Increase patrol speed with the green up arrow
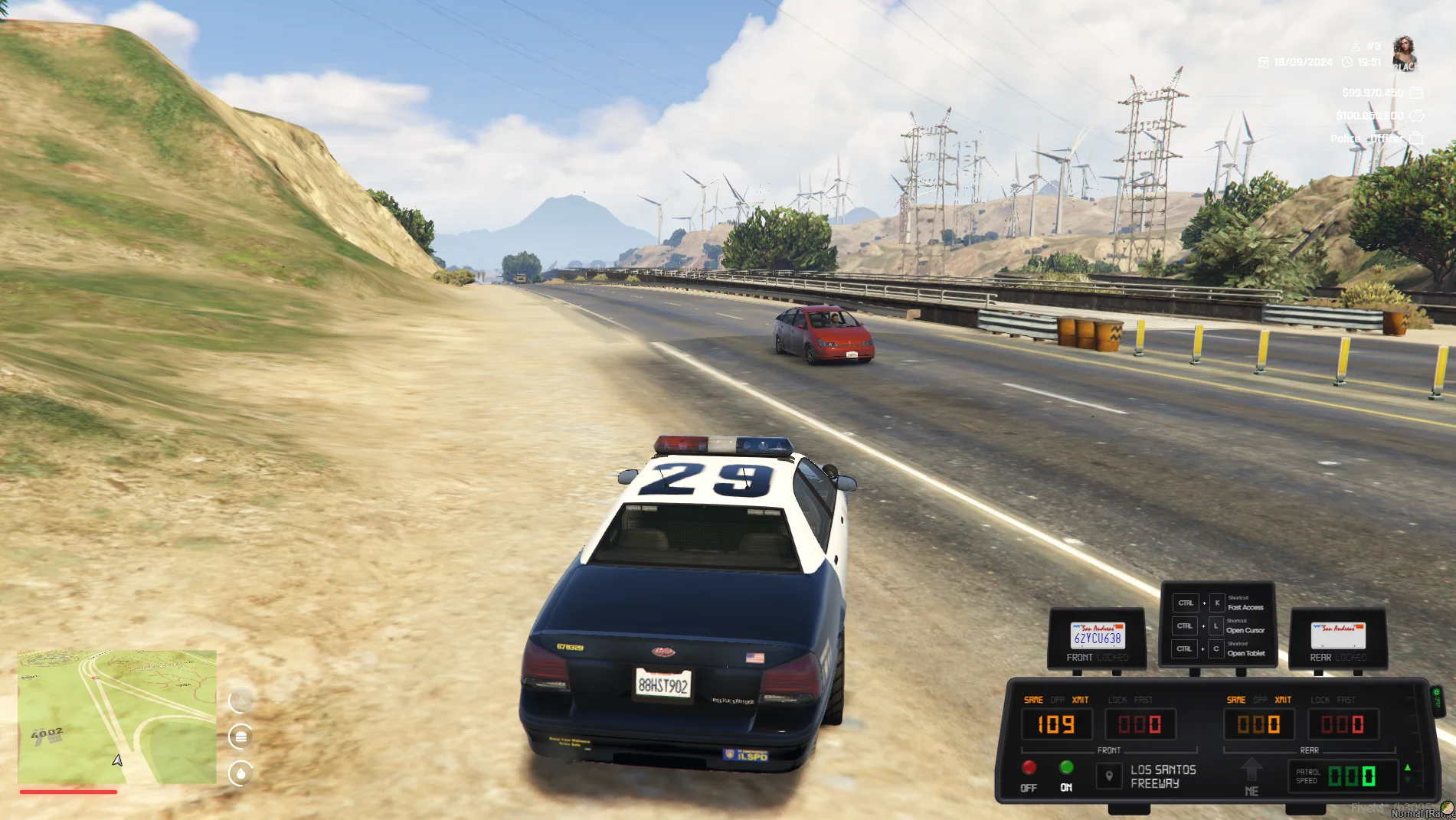1456x820 pixels. [1408, 767]
